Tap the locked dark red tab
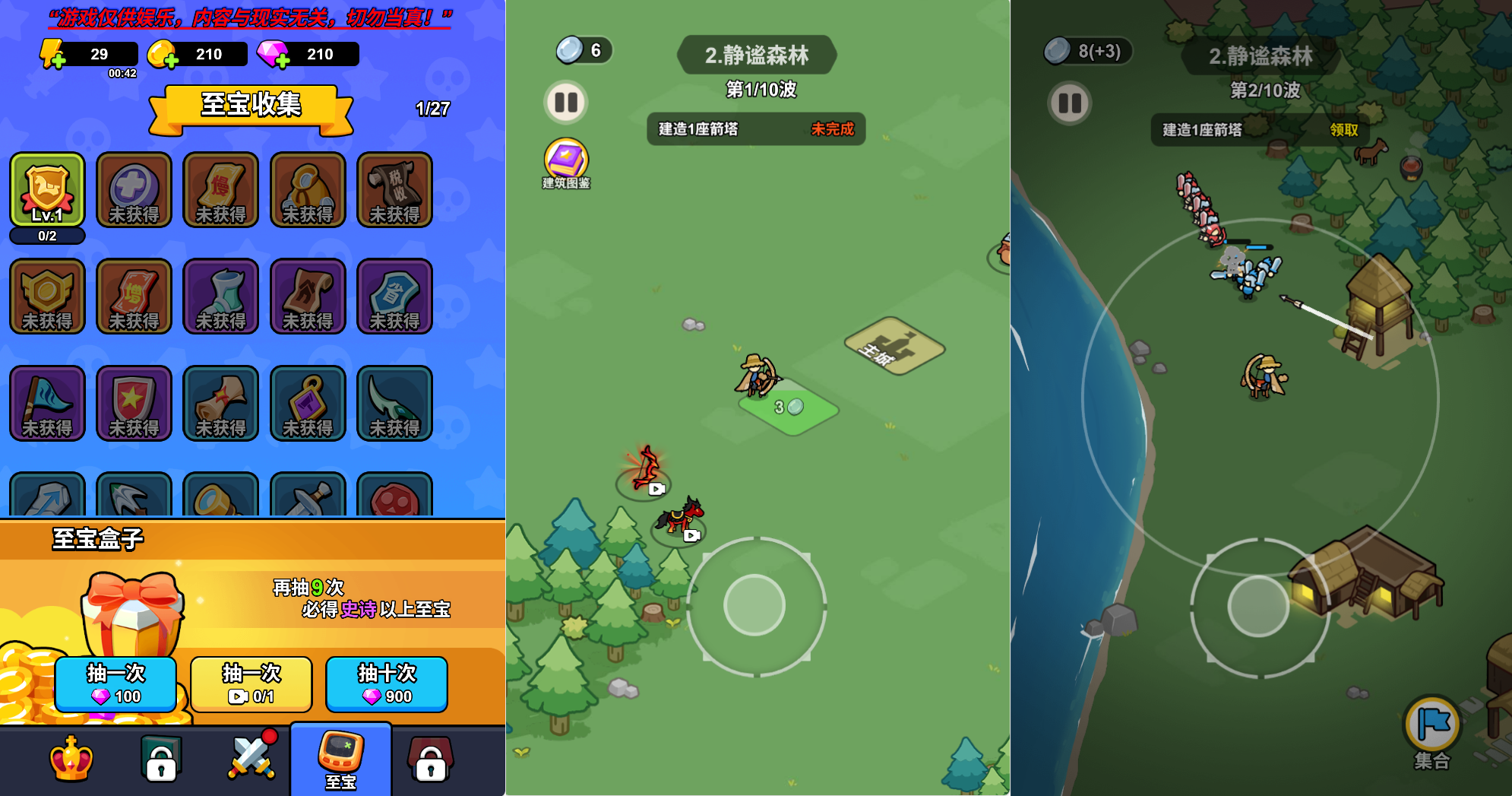Image resolution: width=1512 pixels, height=796 pixels. [x=430, y=759]
